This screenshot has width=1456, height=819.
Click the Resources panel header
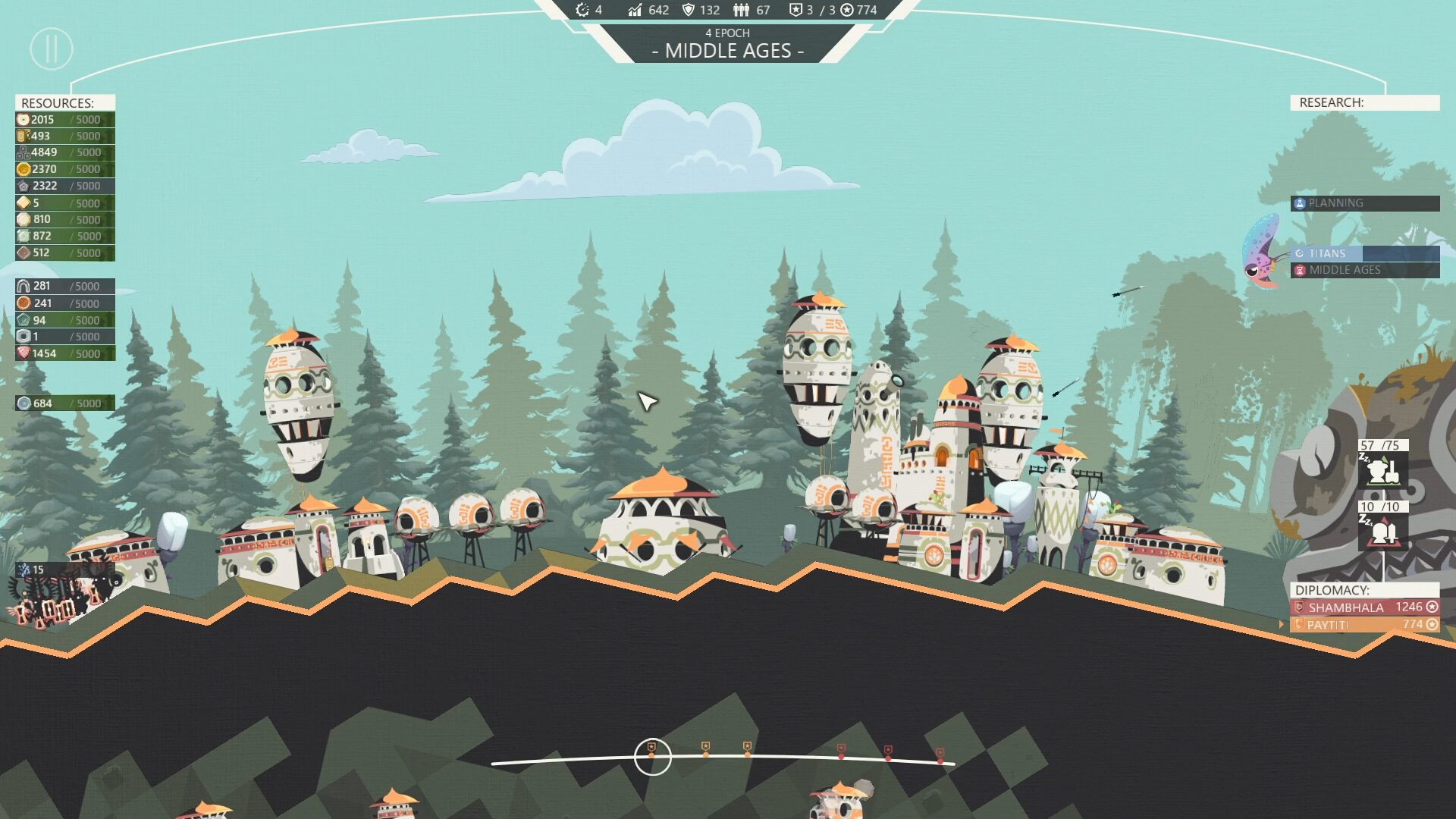pyautogui.click(x=64, y=102)
